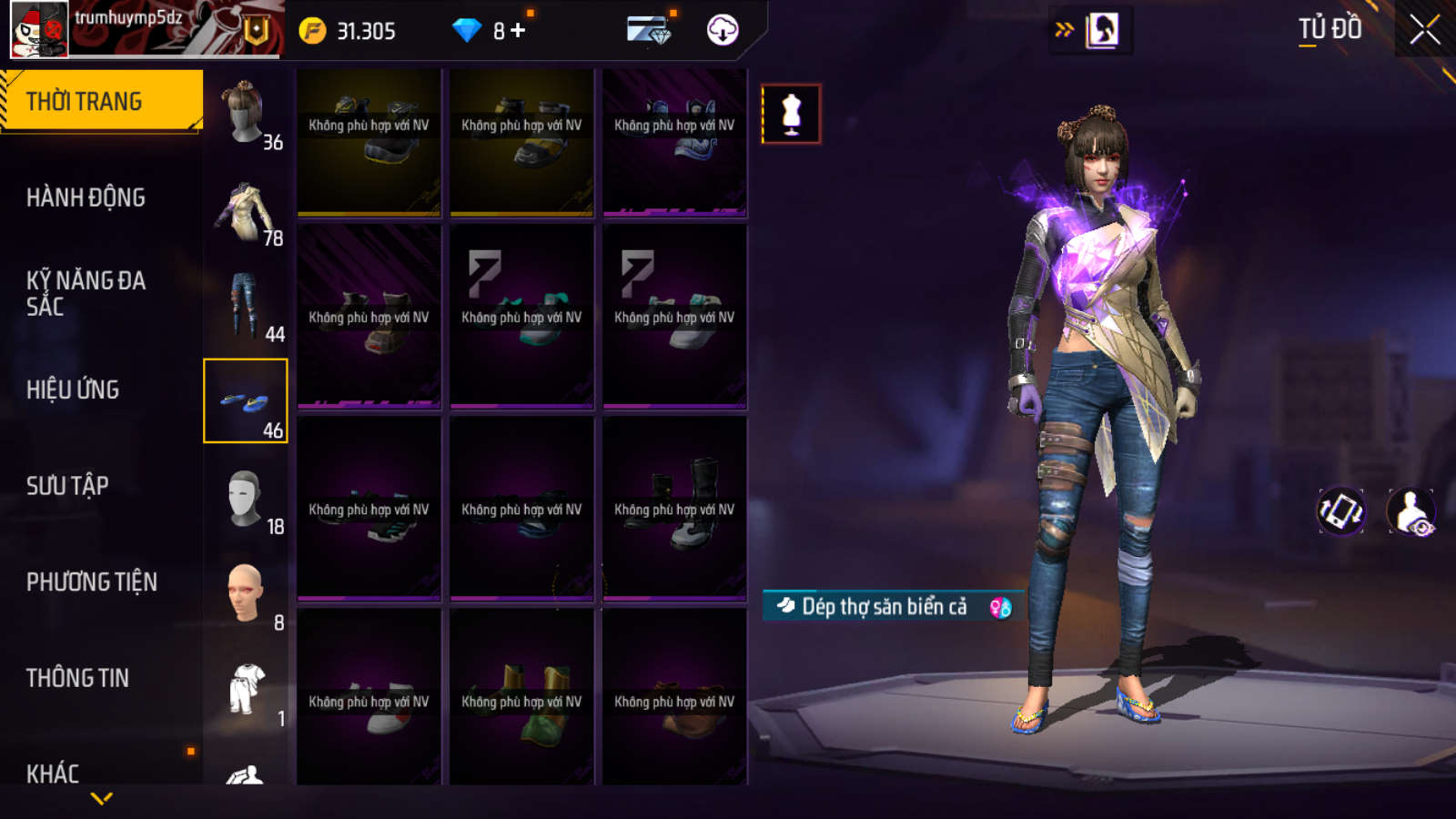Choose the hair category with 36 items
The width and height of the screenshot is (1456, 819).
click(x=246, y=113)
